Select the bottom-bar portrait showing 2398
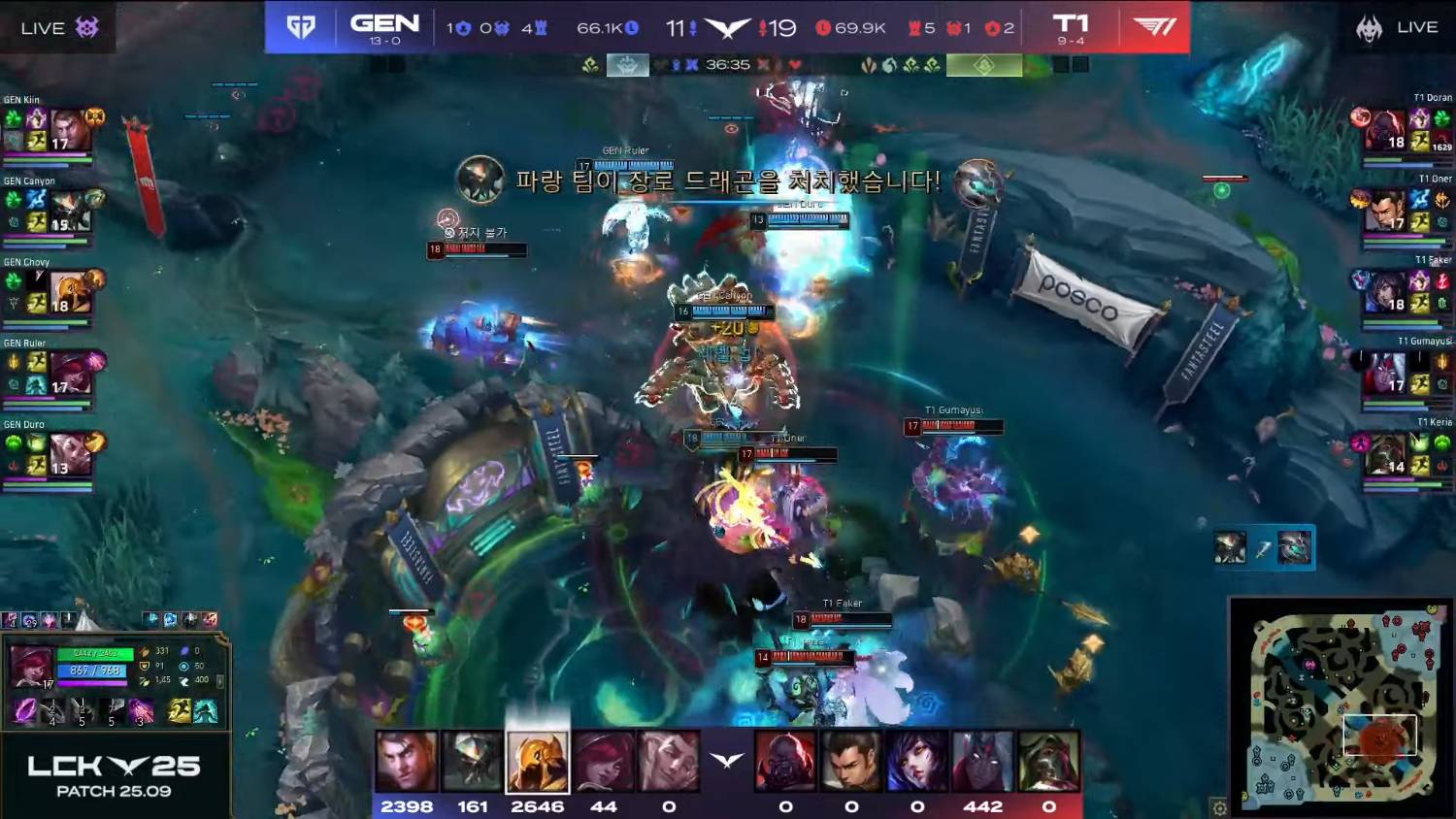 click(x=406, y=762)
